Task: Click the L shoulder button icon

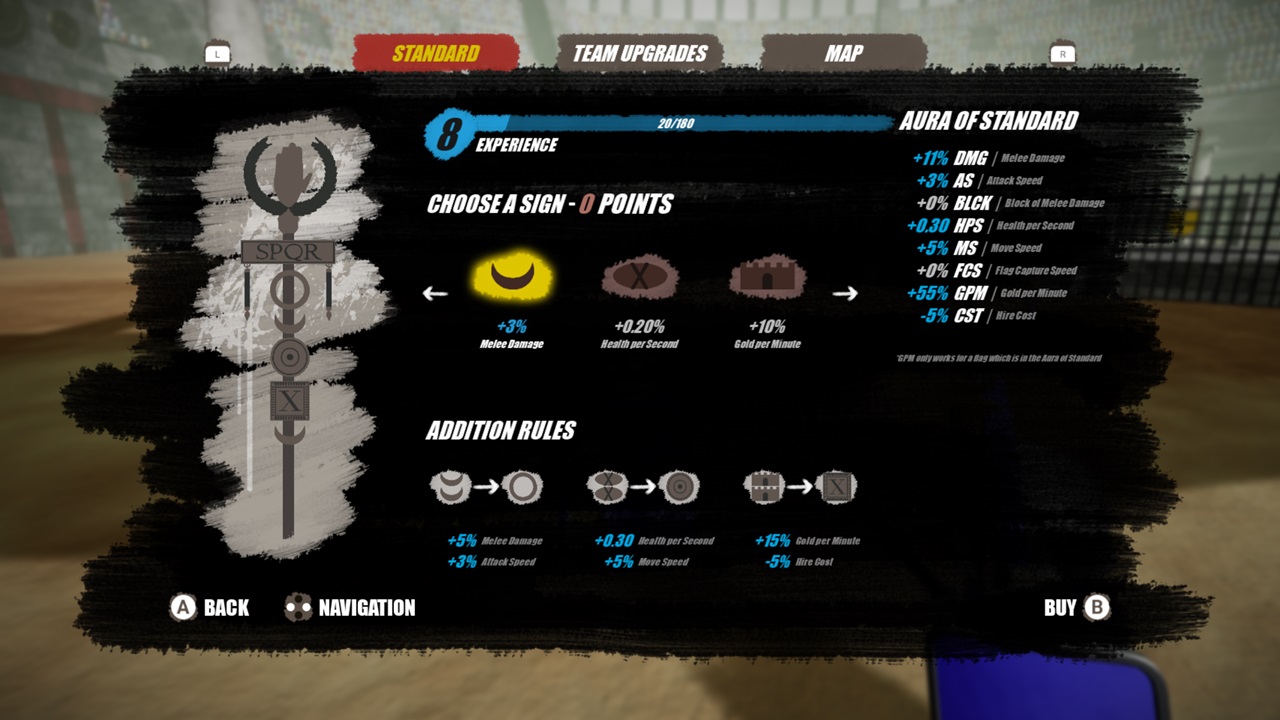Action: (x=218, y=53)
